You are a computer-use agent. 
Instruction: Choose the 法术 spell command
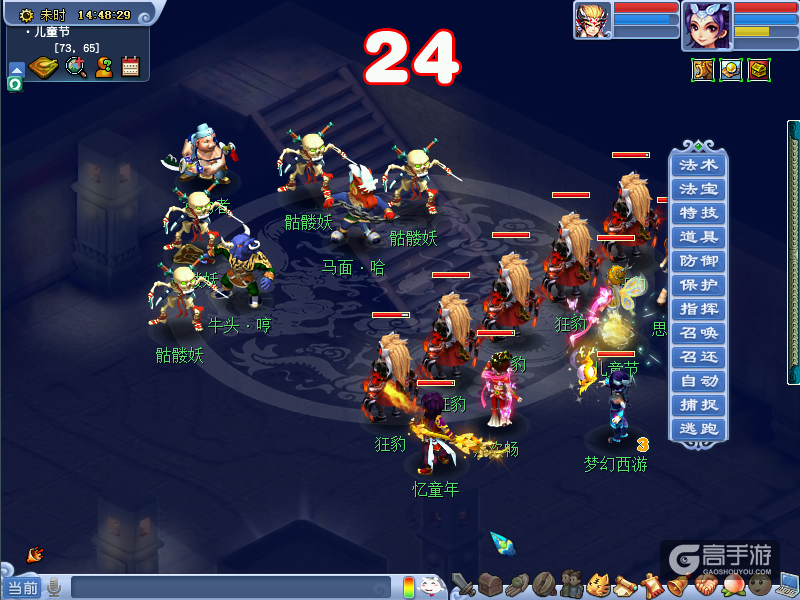click(698, 165)
